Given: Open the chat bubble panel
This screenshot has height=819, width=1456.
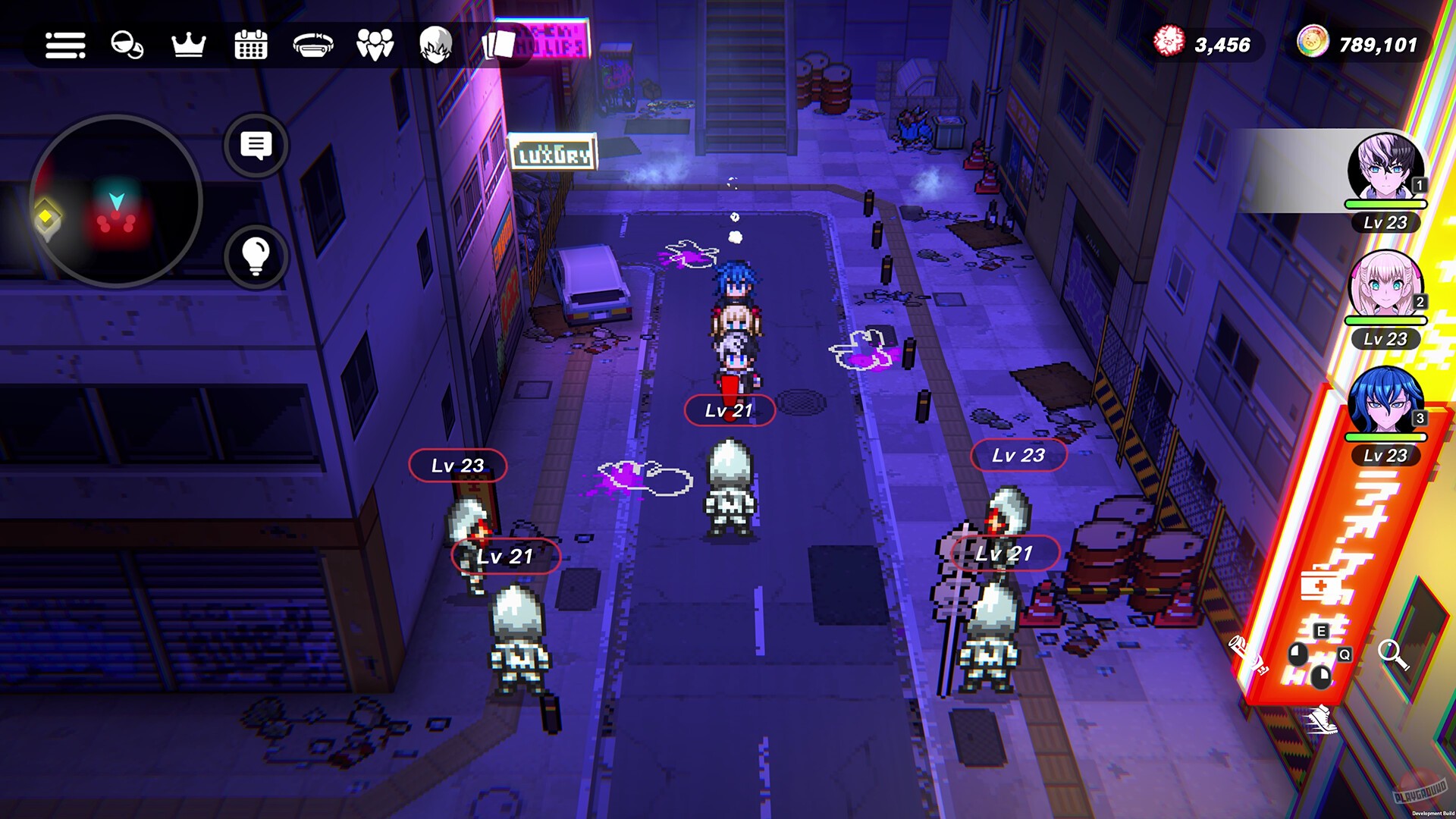Looking at the screenshot, I should pyautogui.click(x=258, y=146).
